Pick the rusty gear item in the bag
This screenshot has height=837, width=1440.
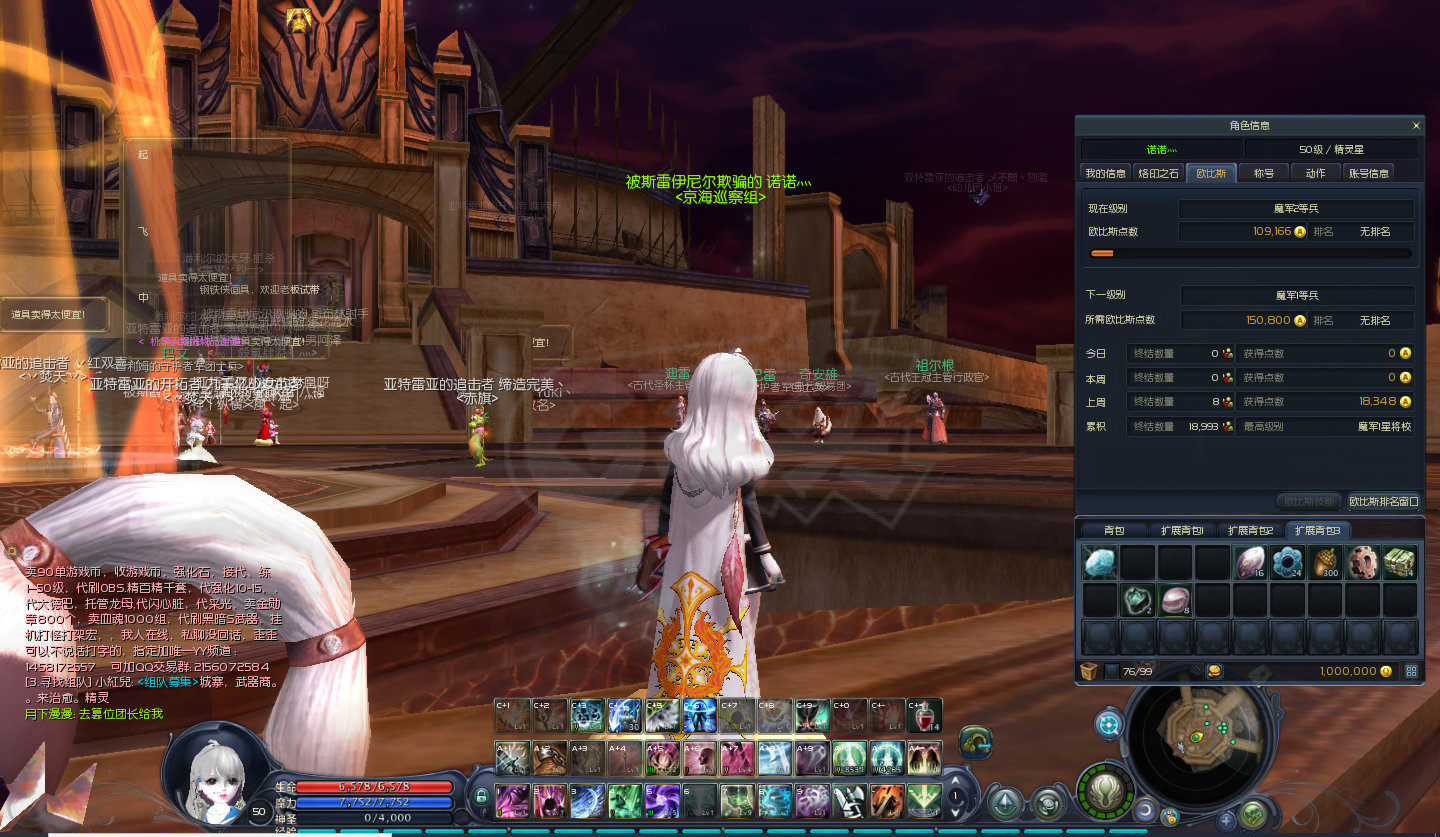tap(1362, 562)
